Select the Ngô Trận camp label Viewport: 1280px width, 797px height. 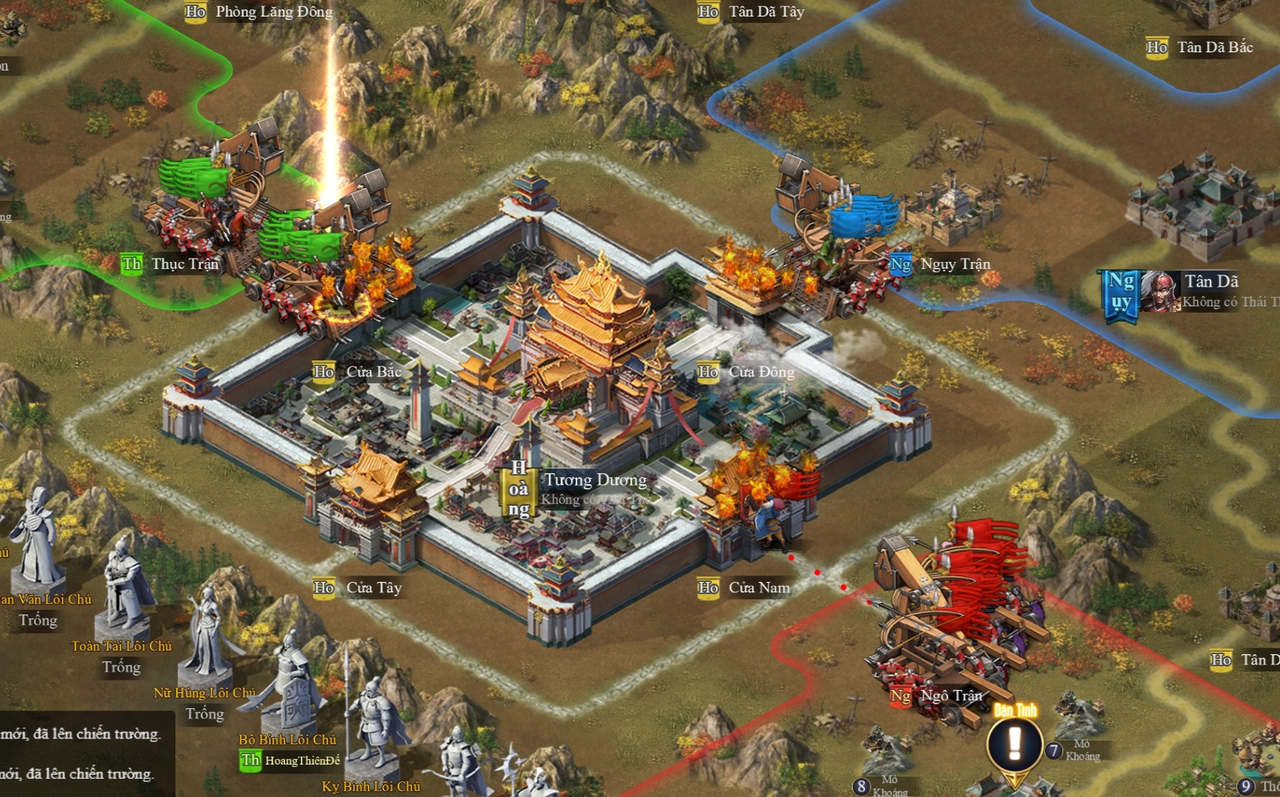(950, 696)
